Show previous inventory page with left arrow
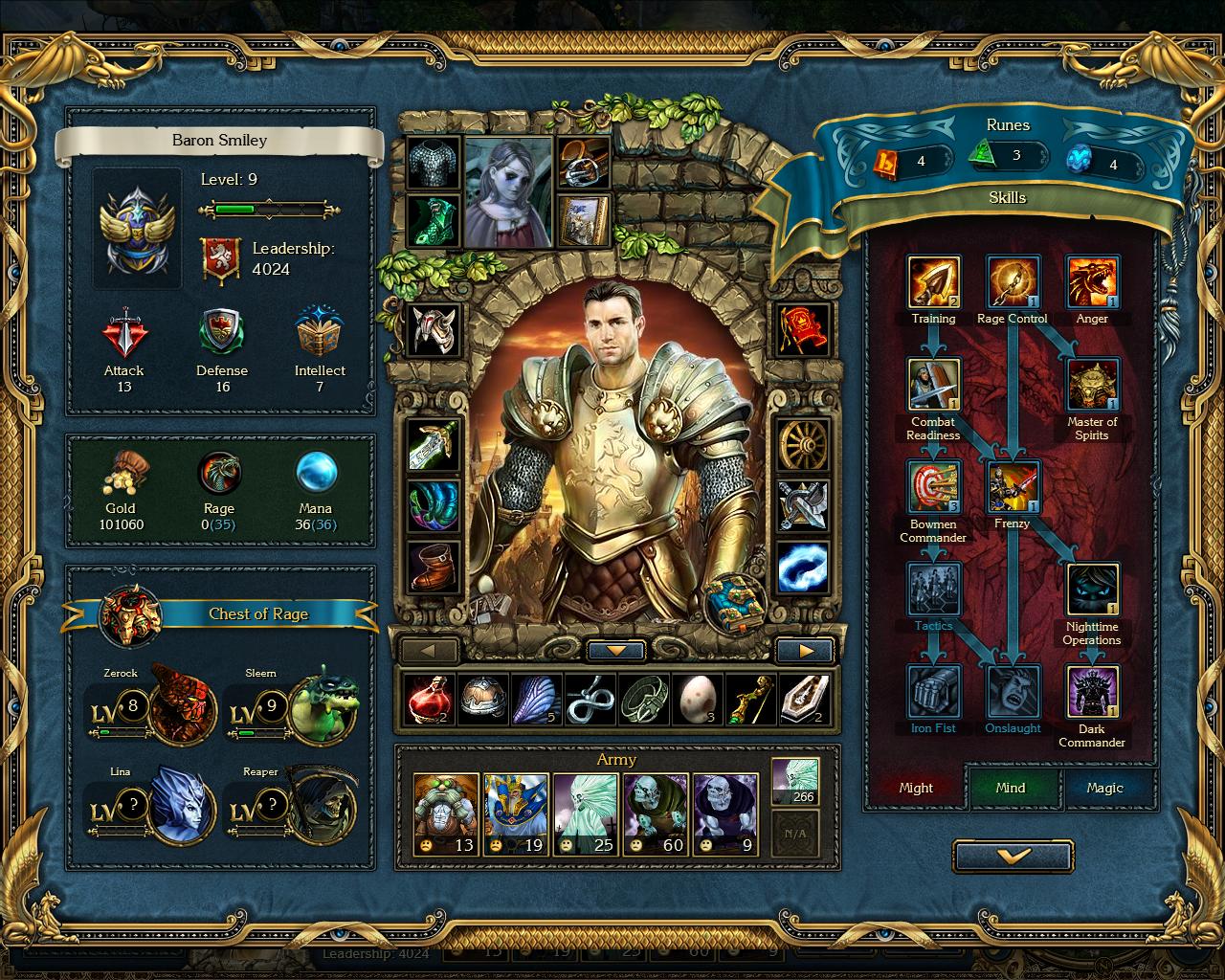Screen dimensions: 1225x980 click(x=428, y=651)
